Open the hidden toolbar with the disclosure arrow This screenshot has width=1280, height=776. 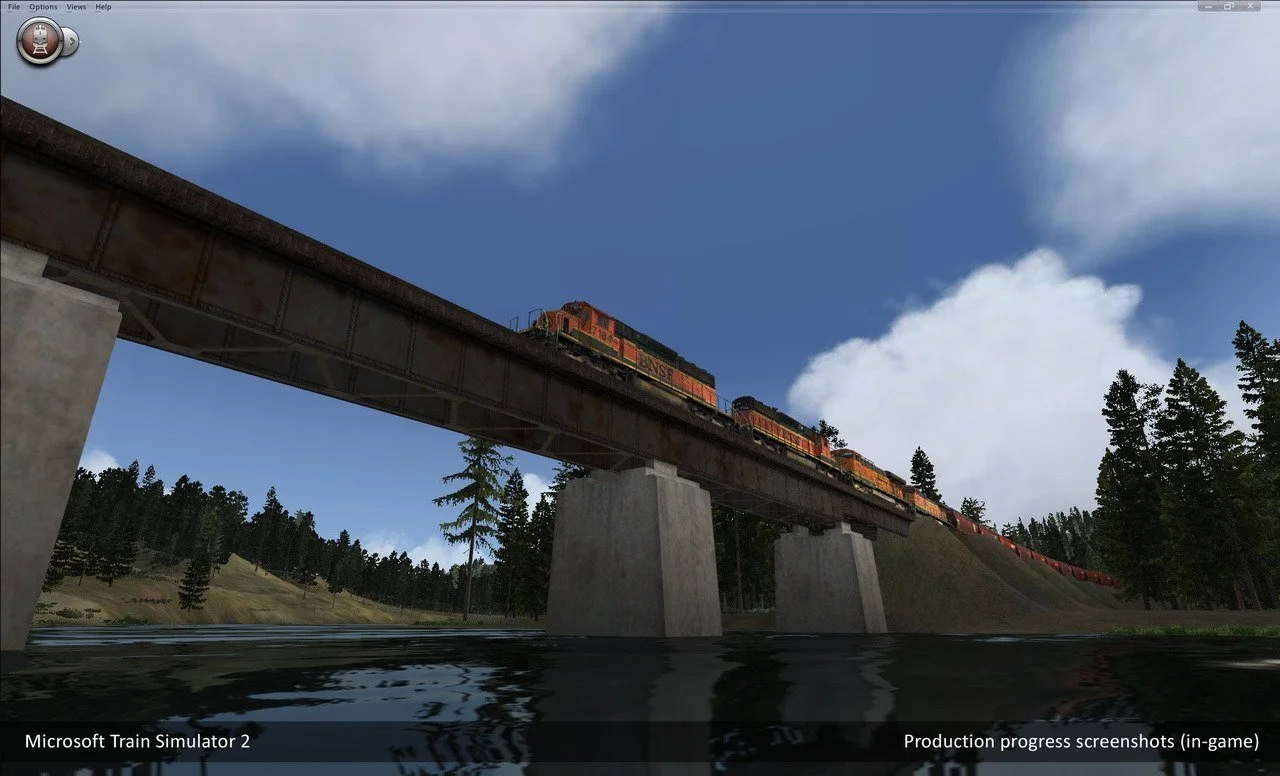[x=74, y=42]
